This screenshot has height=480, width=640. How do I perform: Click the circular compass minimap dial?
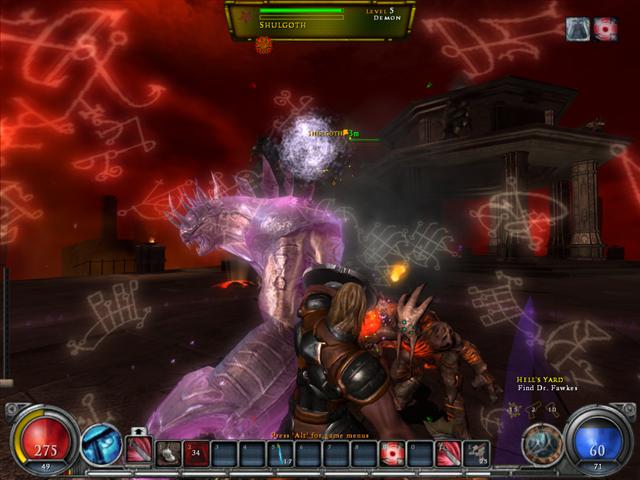coord(541,442)
